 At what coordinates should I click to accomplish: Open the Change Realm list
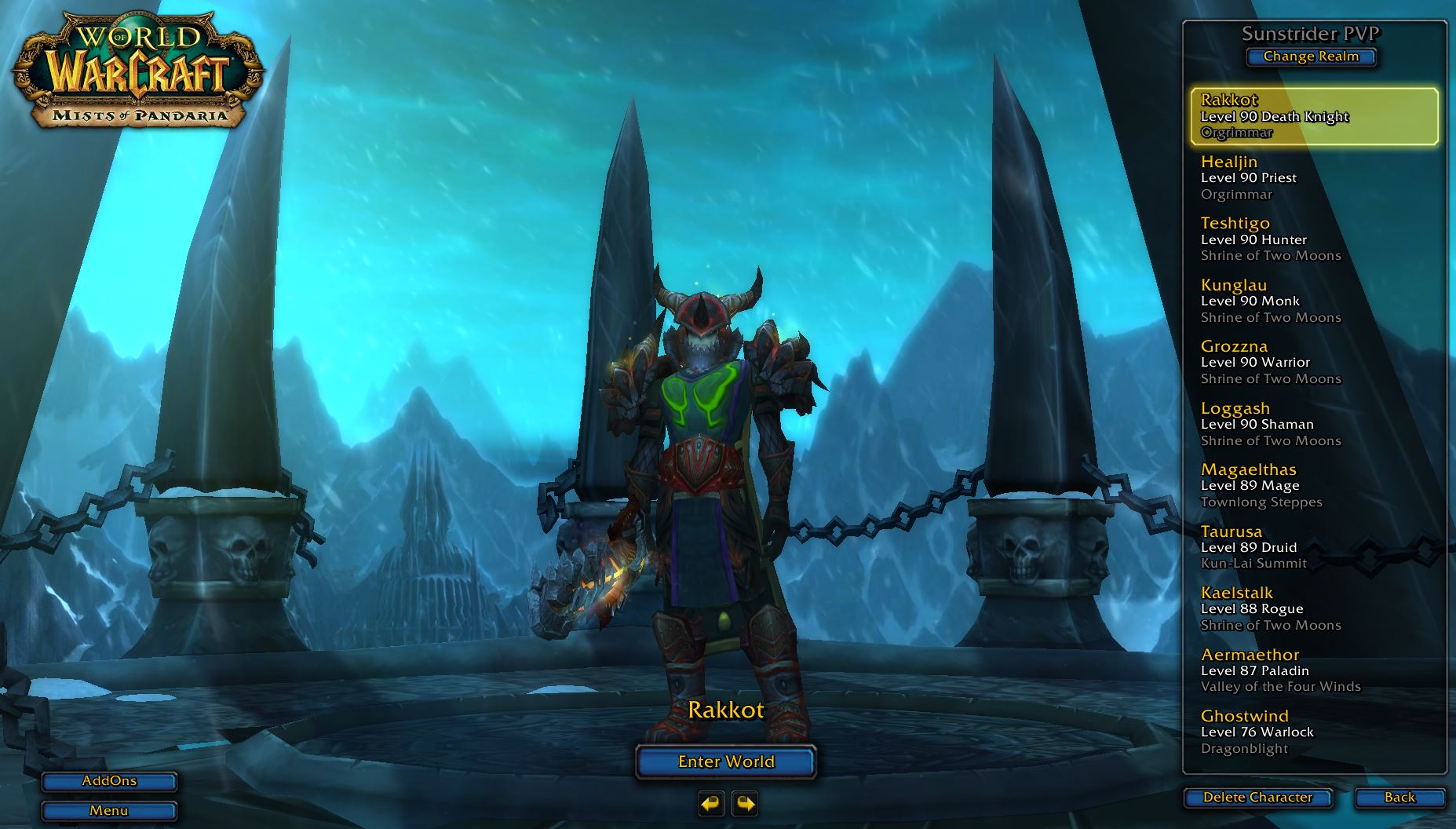pyautogui.click(x=1311, y=57)
